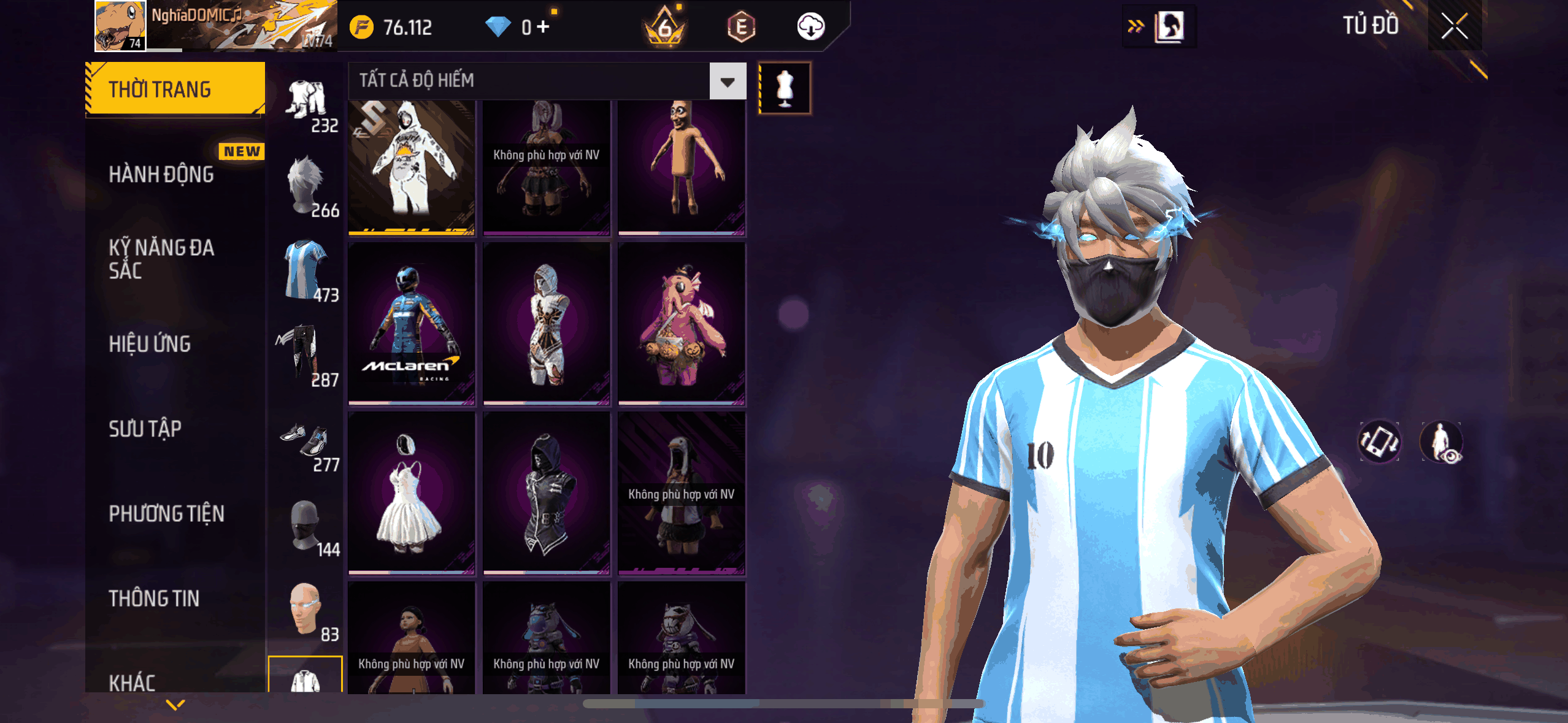This screenshot has width=1568, height=723.
Task: Open the Thông Tin tab
Action: click(154, 598)
